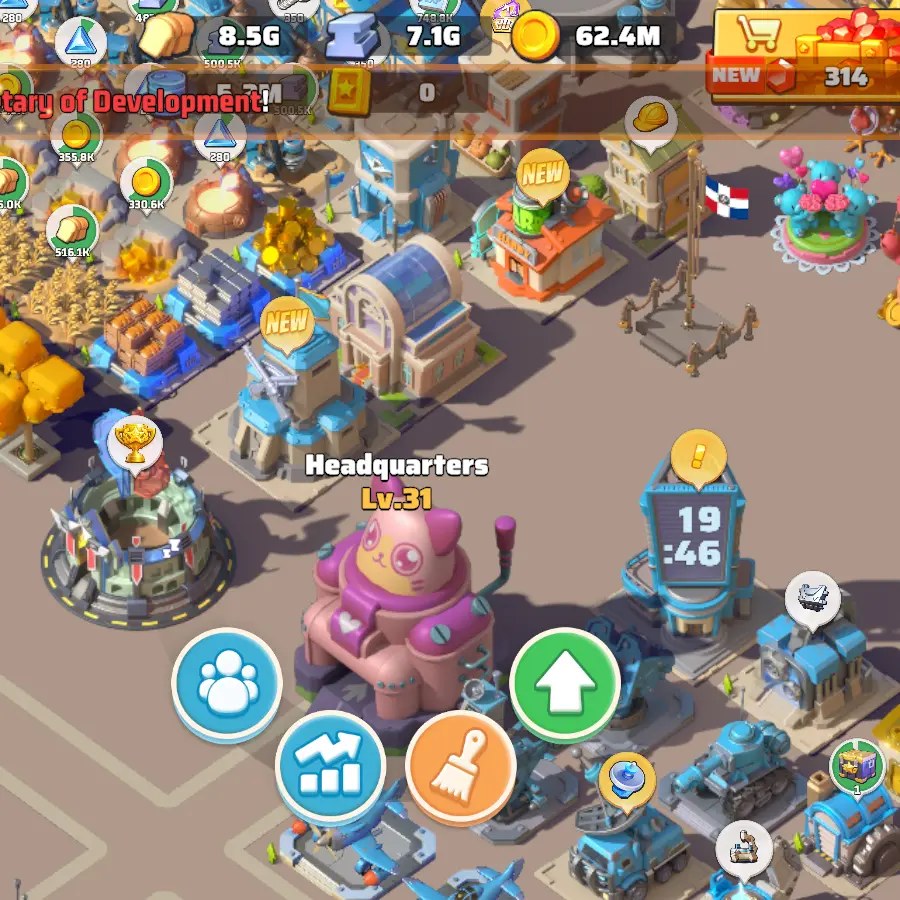Open the blue growth chart button
This screenshot has width=900, height=900.
pos(330,767)
